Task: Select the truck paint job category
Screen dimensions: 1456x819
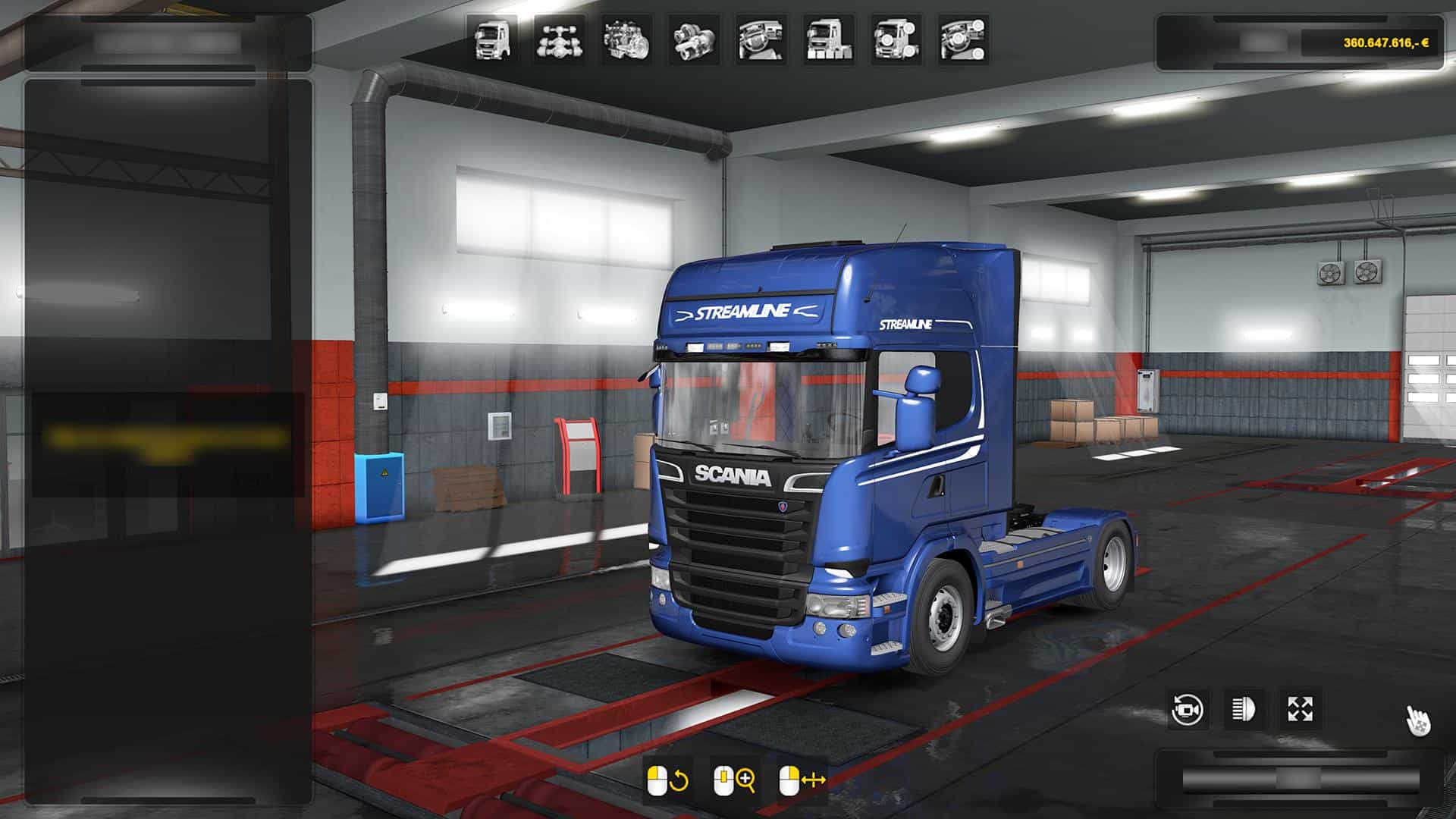Action: pos(828,39)
